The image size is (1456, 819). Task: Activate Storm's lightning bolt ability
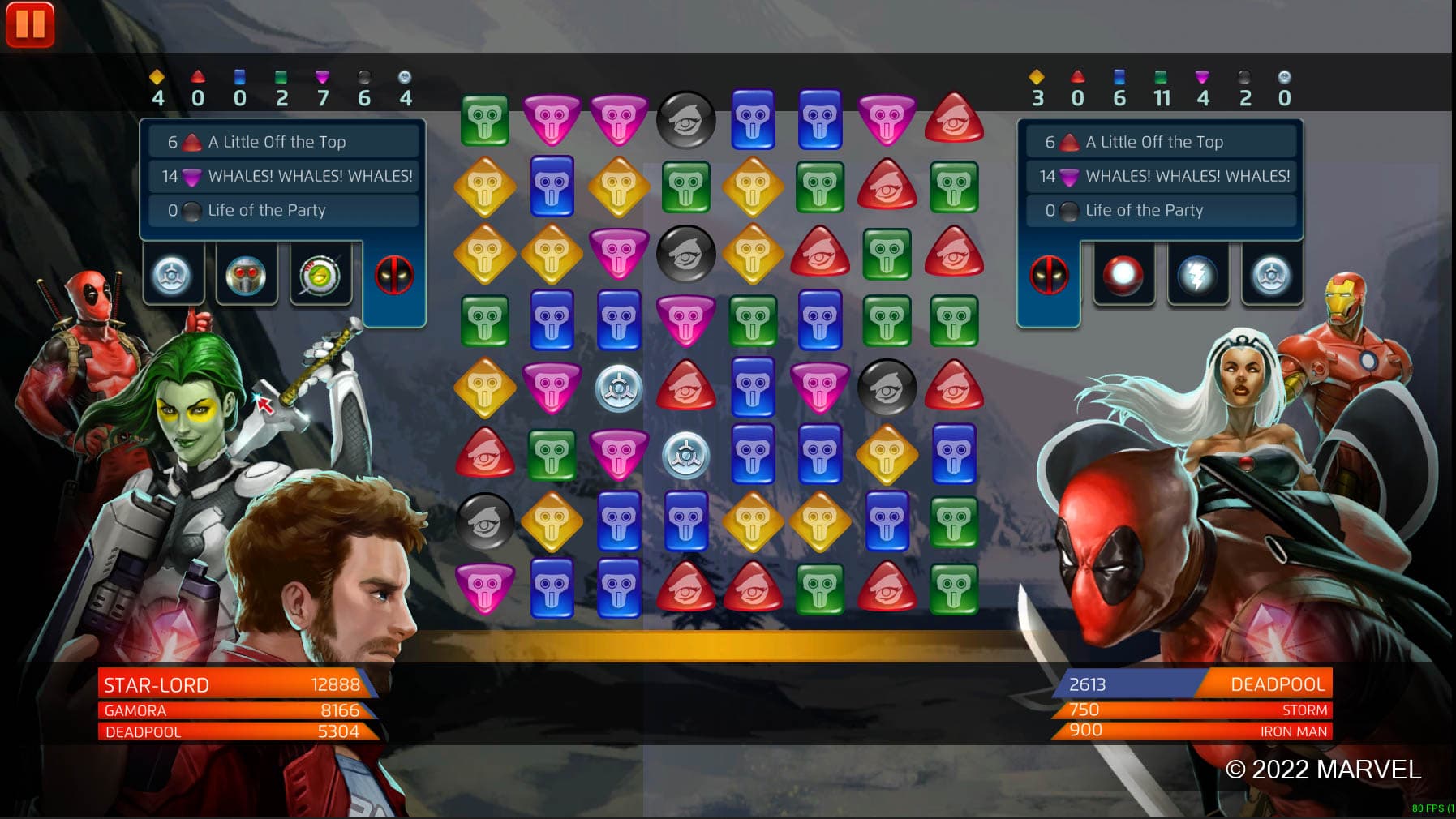(1197, 275)
